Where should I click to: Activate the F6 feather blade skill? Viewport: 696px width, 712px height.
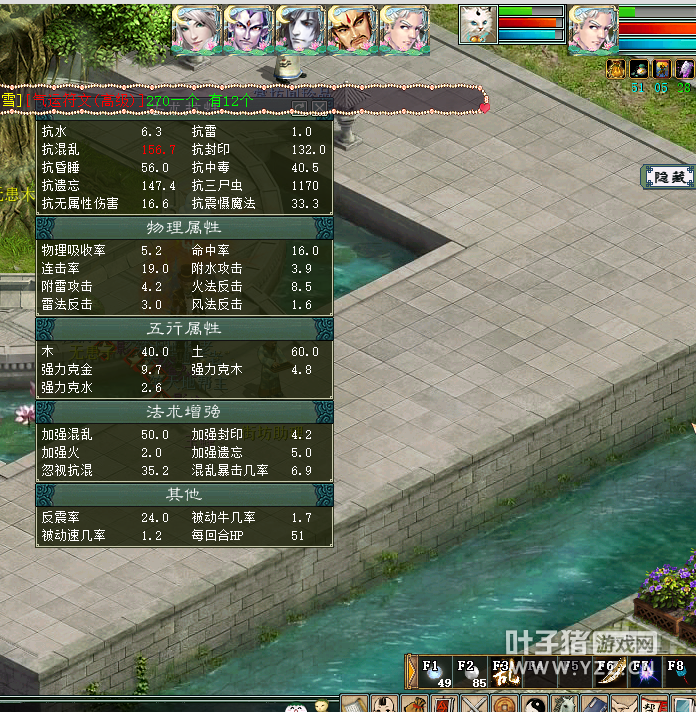[x=609, y=672]
